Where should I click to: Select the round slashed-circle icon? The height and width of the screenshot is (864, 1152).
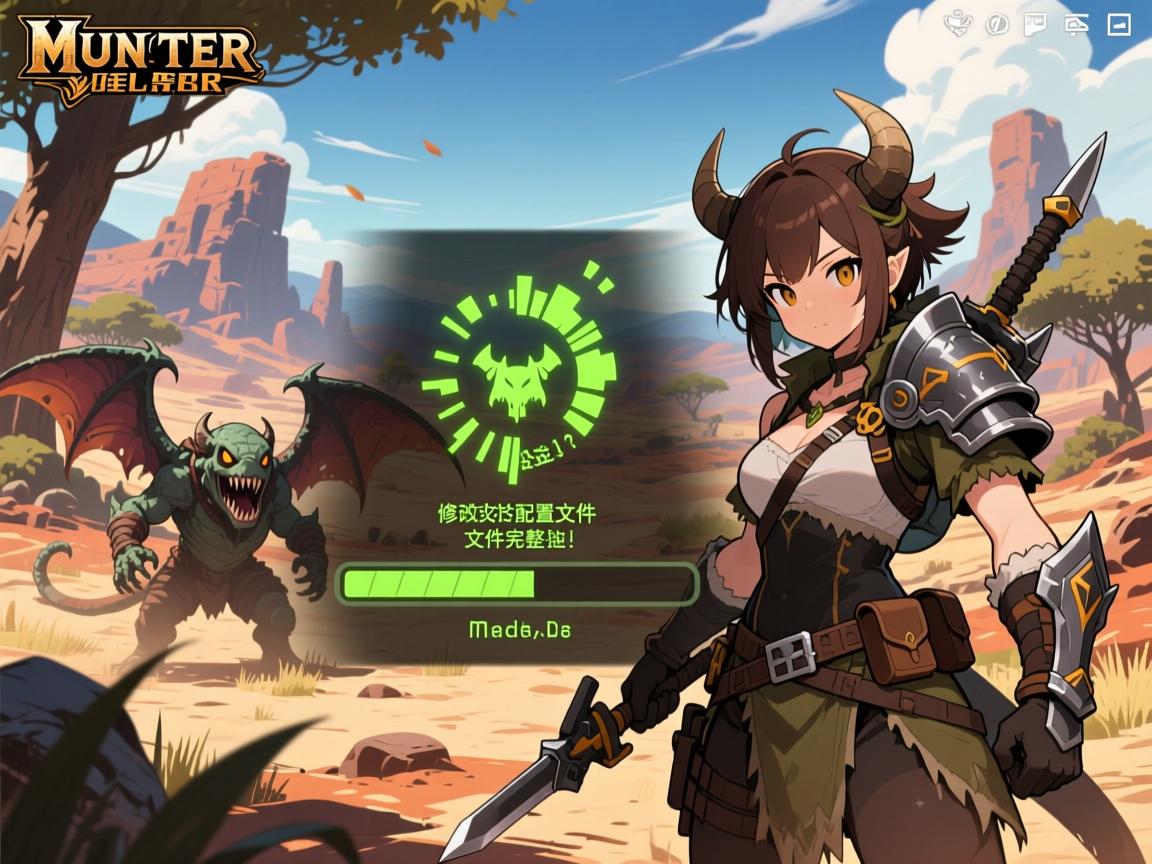click(x=997, y=24)
